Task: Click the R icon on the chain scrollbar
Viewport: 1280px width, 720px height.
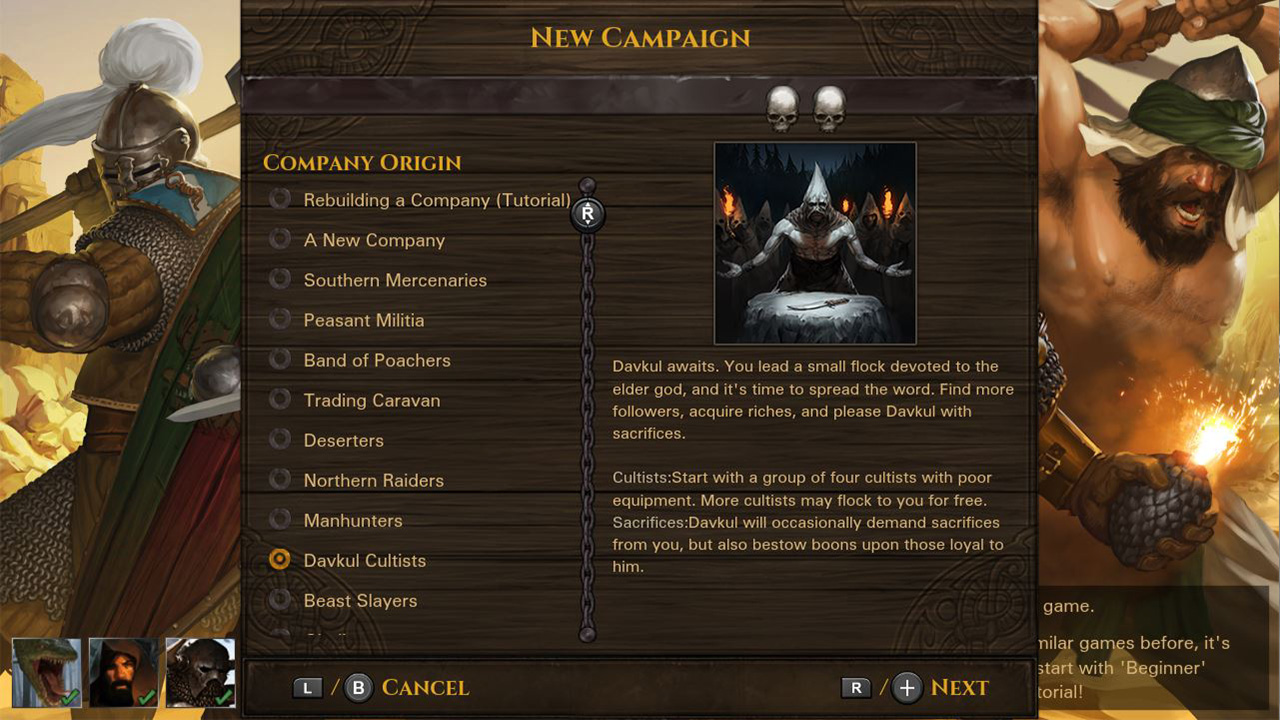Action: (x=588, y=213)
